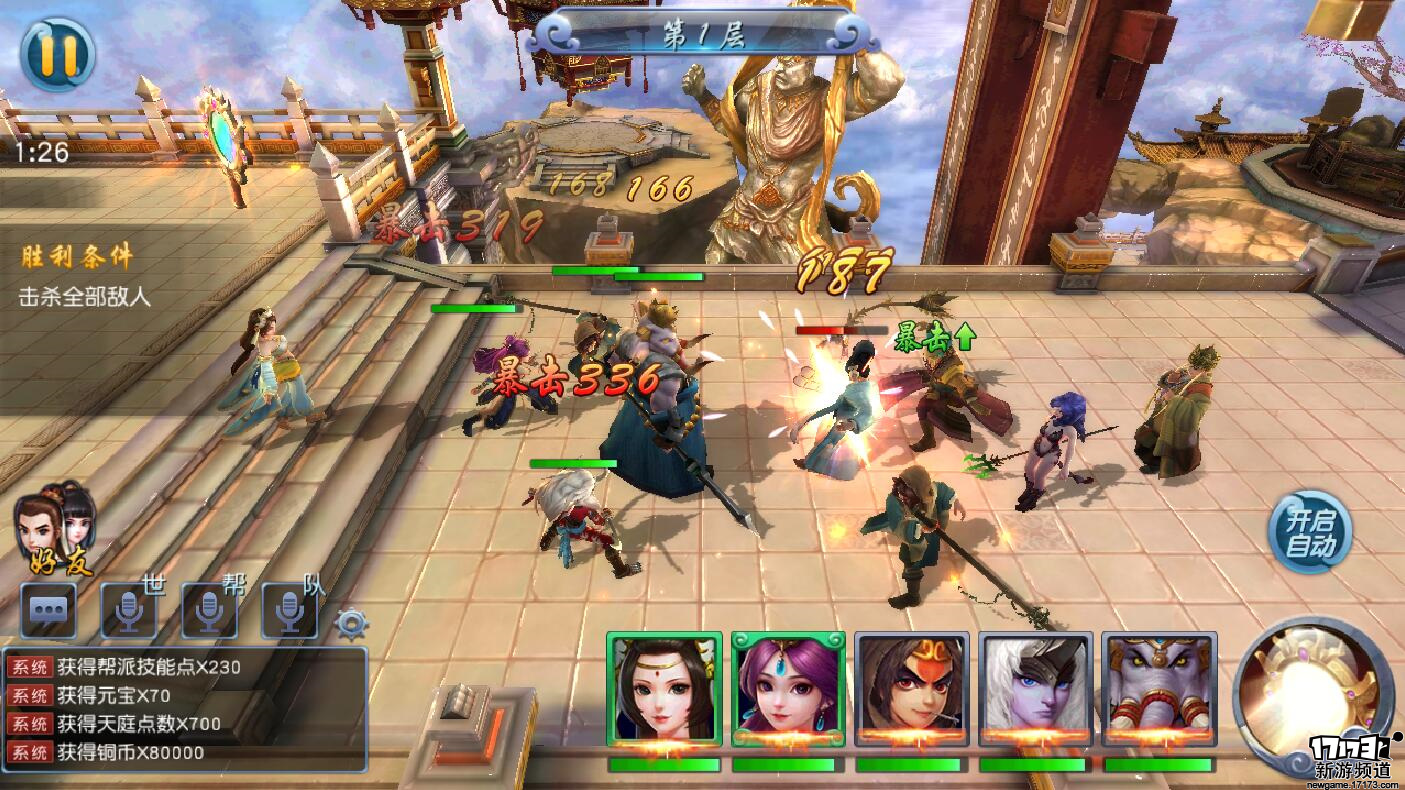This screenshot has height=790, width=1405.
Task: Select the elephant hero portrait
Action: [x=1160, y=689]
